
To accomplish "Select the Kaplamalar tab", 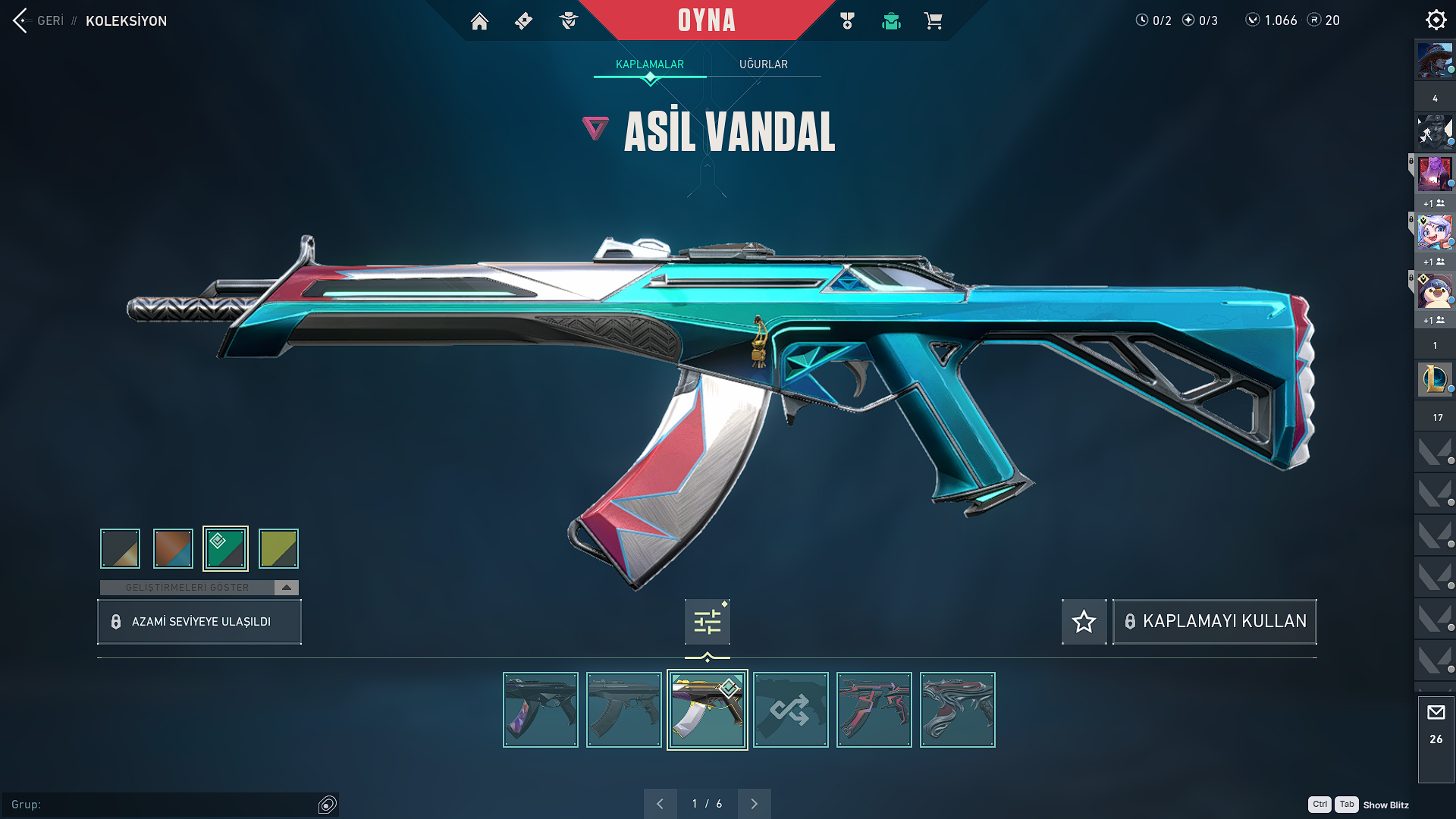I will [x=649, y=64].
